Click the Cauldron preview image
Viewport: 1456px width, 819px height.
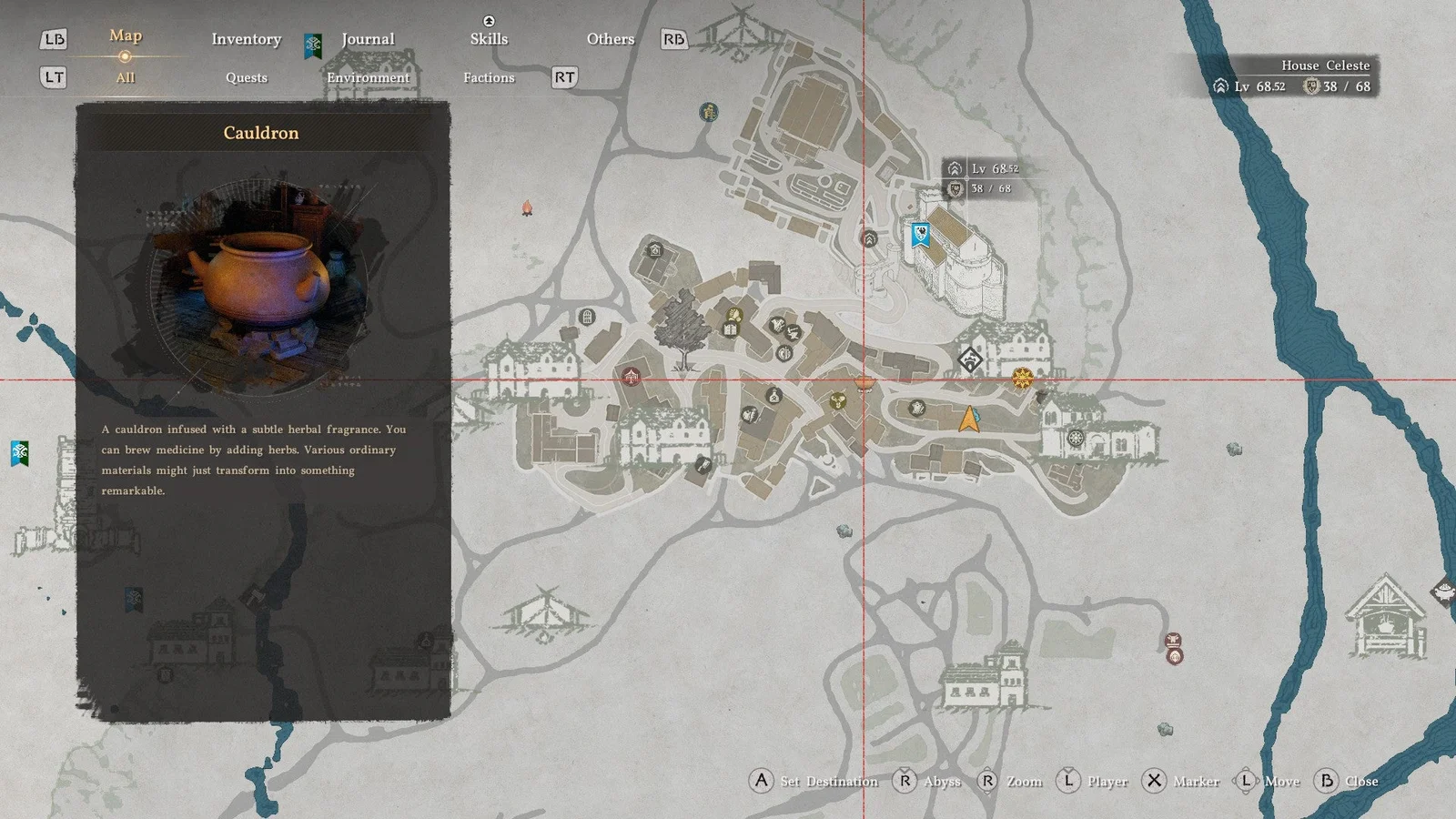[259, 282]
